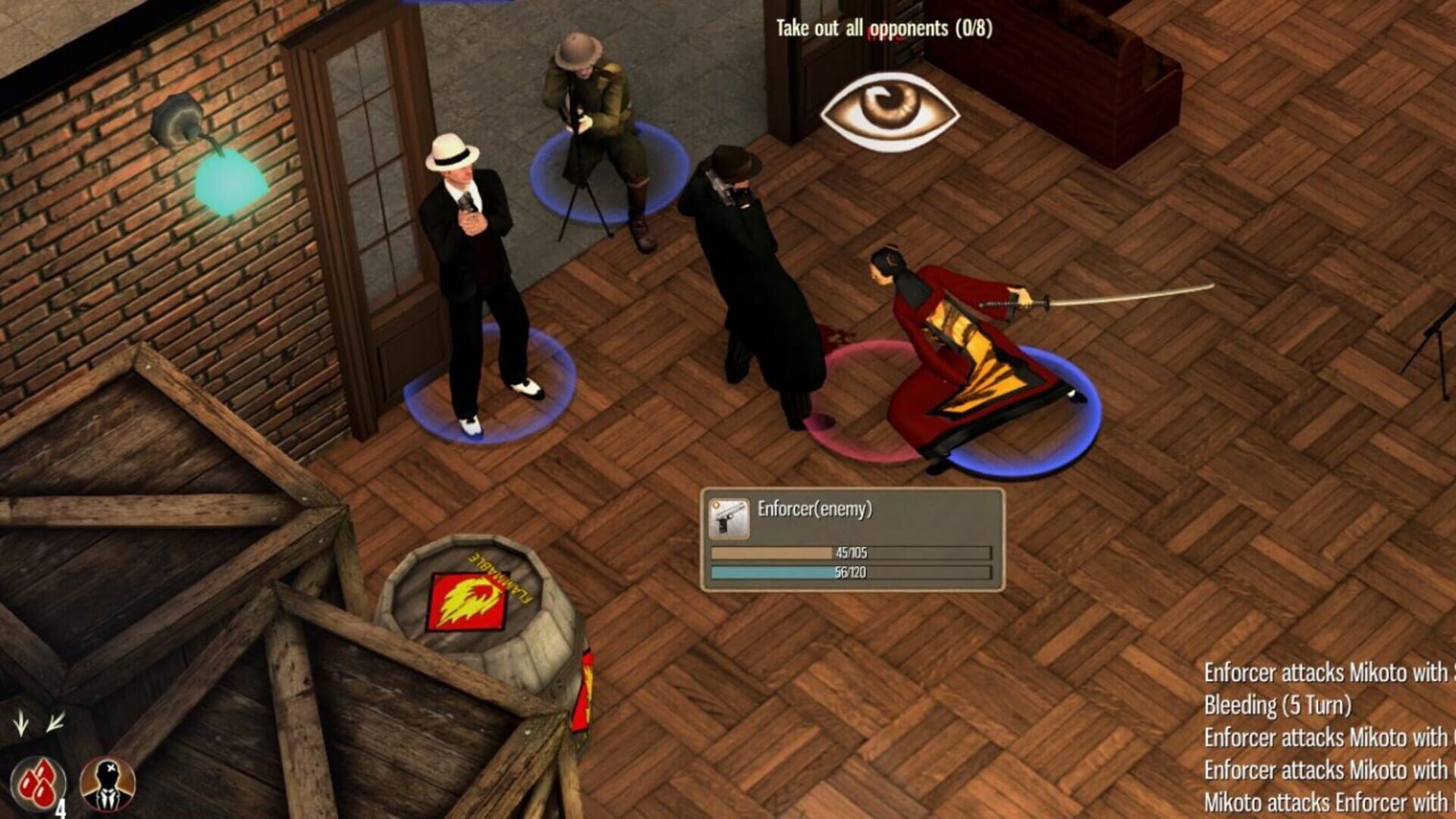Image resolution: width=1456 pixels, height=819 pixels.
Task: Select the pistol icon on the Enforcer panel
Action: (x=729, y=518)
